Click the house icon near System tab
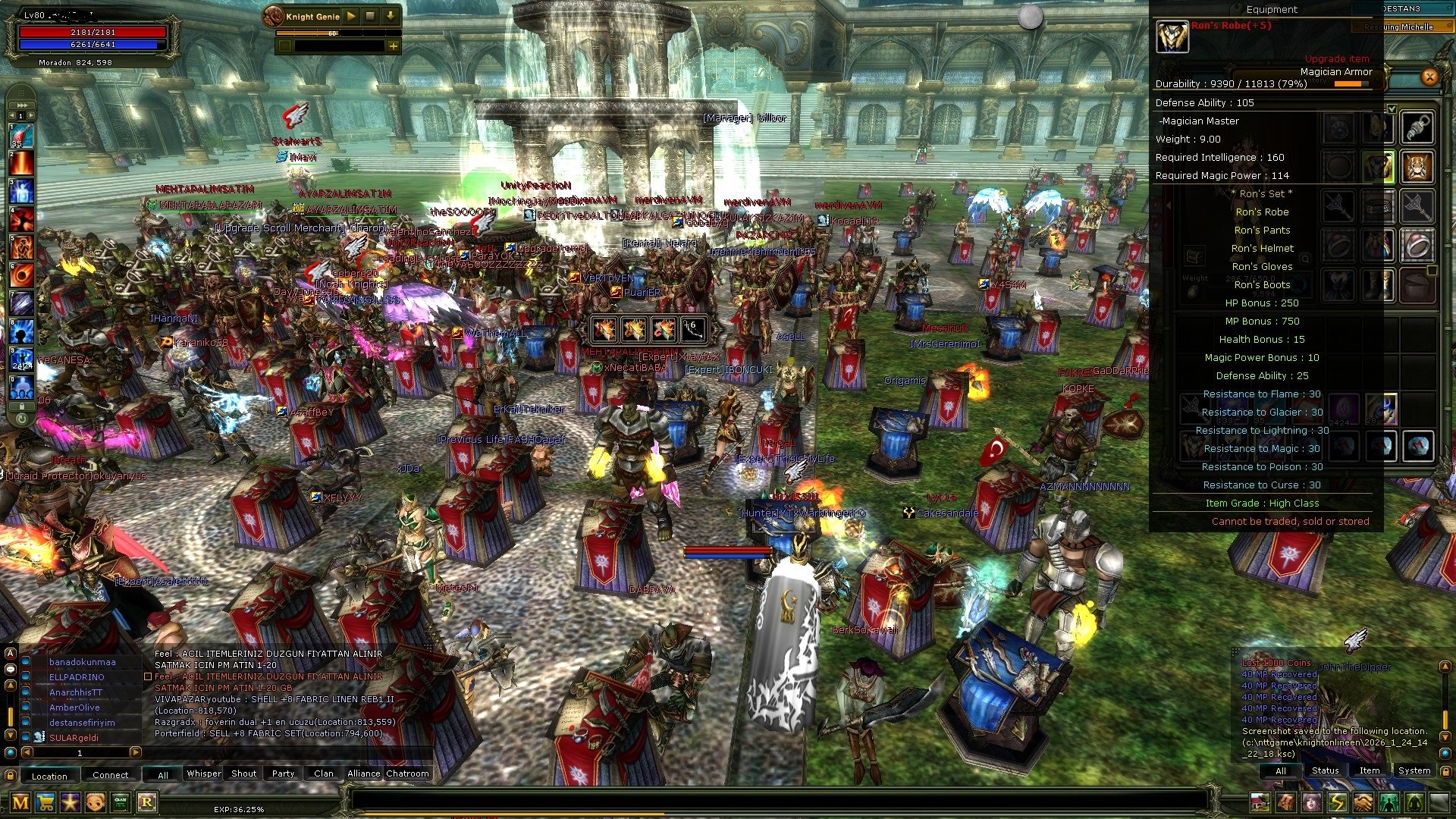1456x819 pixels. 1260,802
